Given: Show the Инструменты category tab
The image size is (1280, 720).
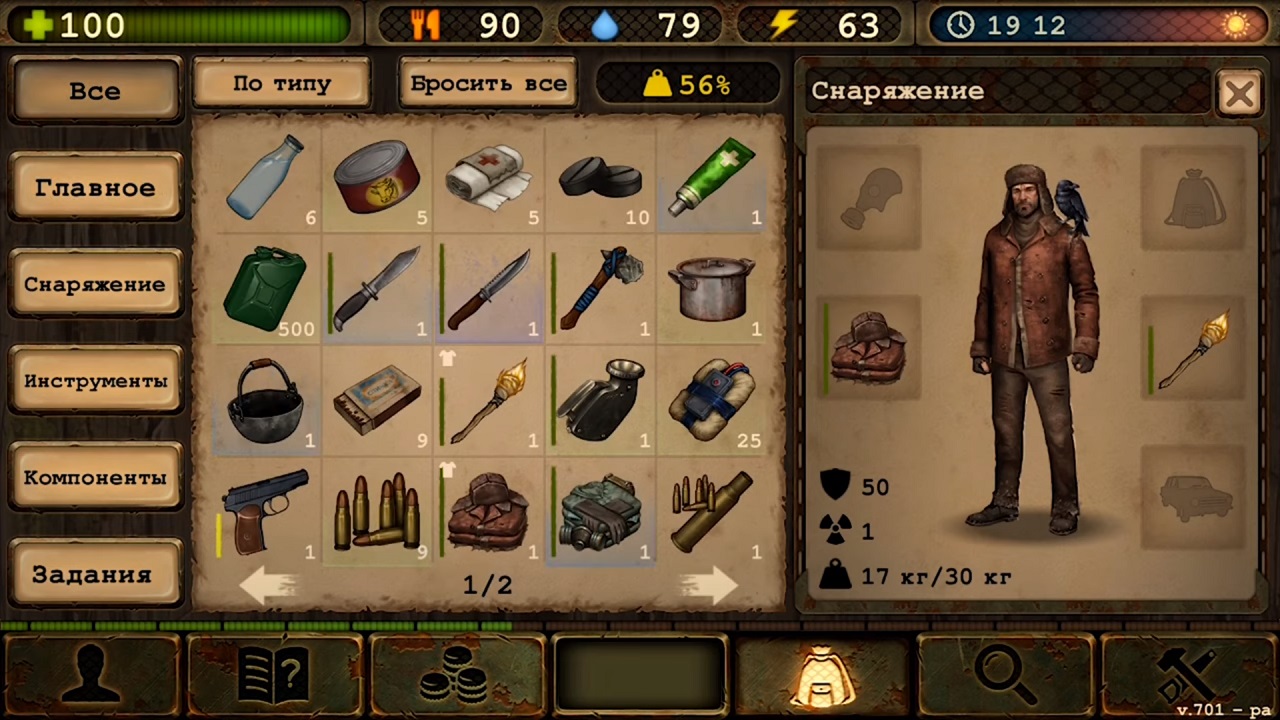Looking at the screenshot, I should pyautogui.click(x=95, y=381).
